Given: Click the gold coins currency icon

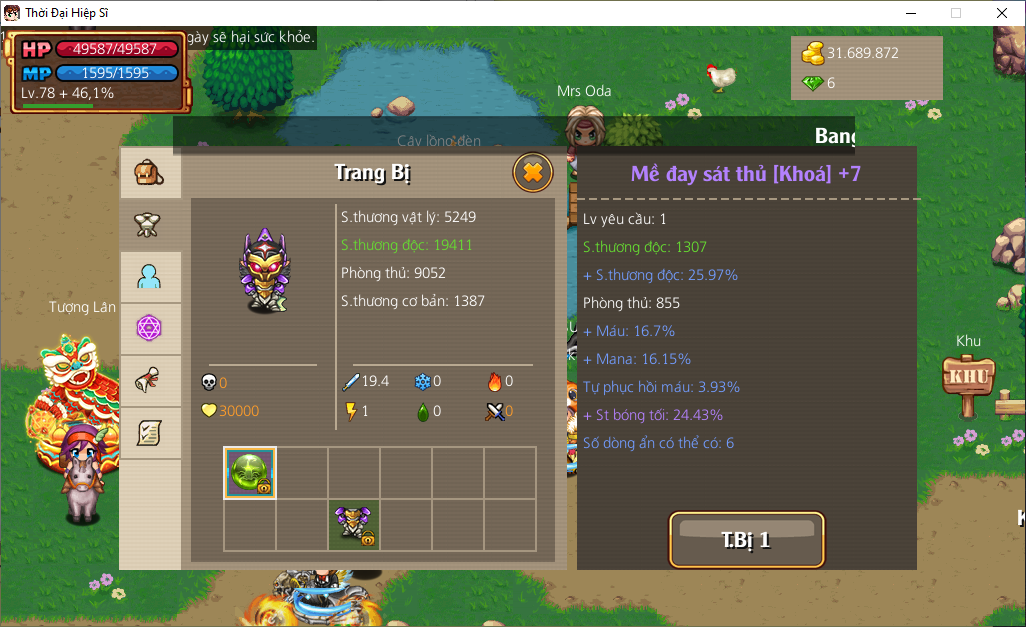Looking at the screenshot, I should pos(813,53).
